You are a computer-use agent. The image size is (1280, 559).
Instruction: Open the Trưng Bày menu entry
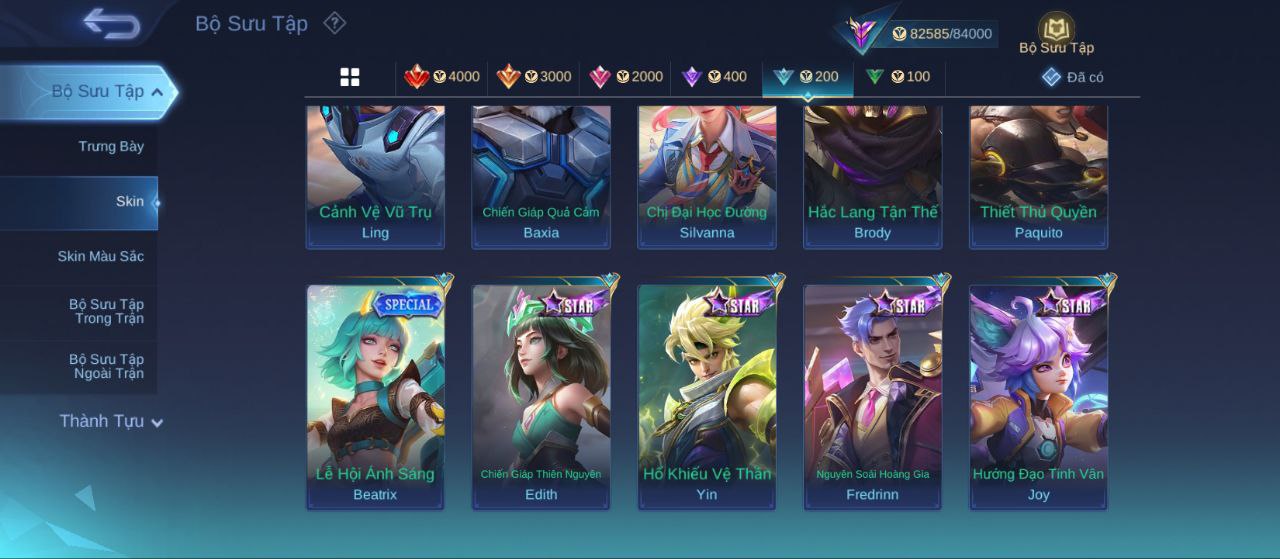111,147
